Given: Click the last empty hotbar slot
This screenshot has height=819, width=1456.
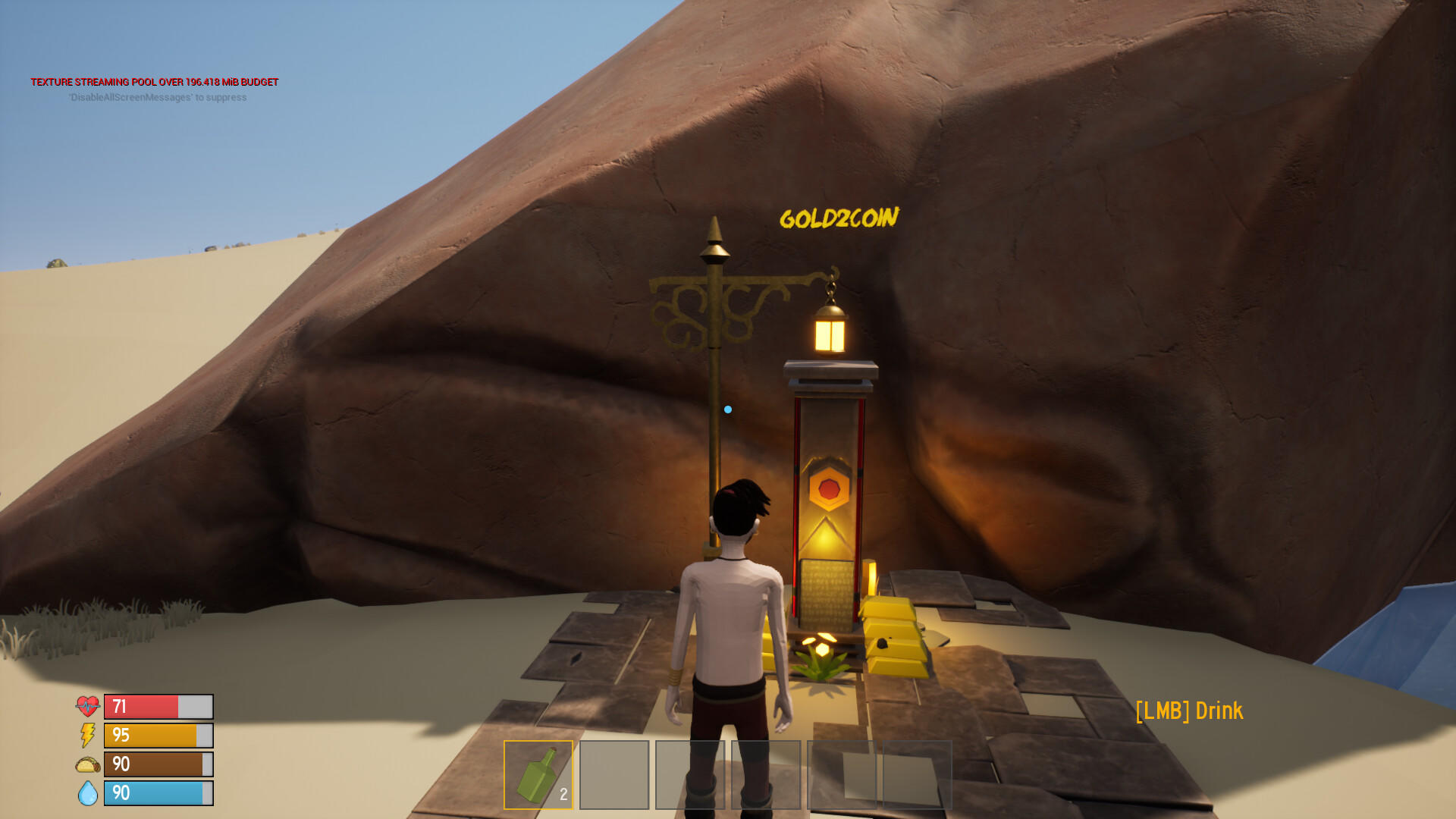Looking at the screenshot, I should [x=918, y=775].
